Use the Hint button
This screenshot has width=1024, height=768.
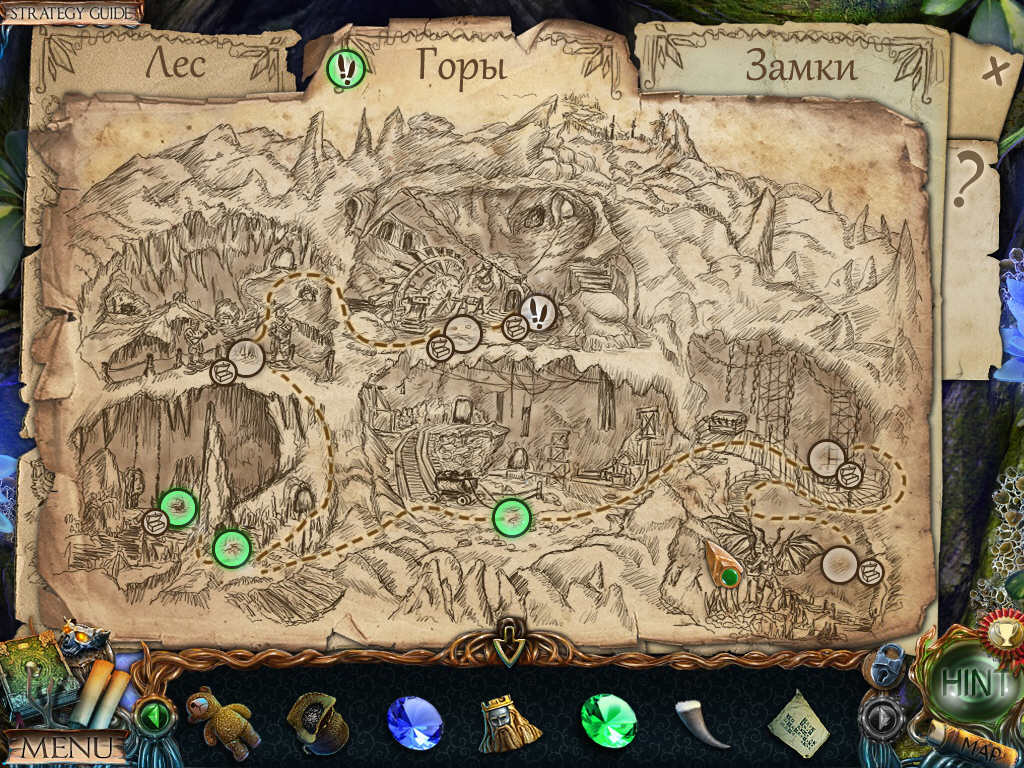(x=975, y=684)
